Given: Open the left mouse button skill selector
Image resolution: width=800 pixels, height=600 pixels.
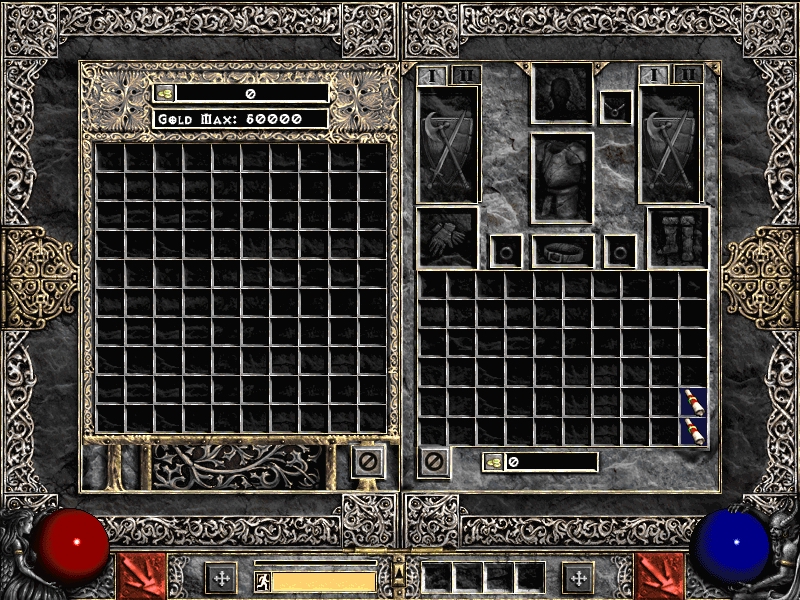Looking at the screenshot, I should (141, 576).
